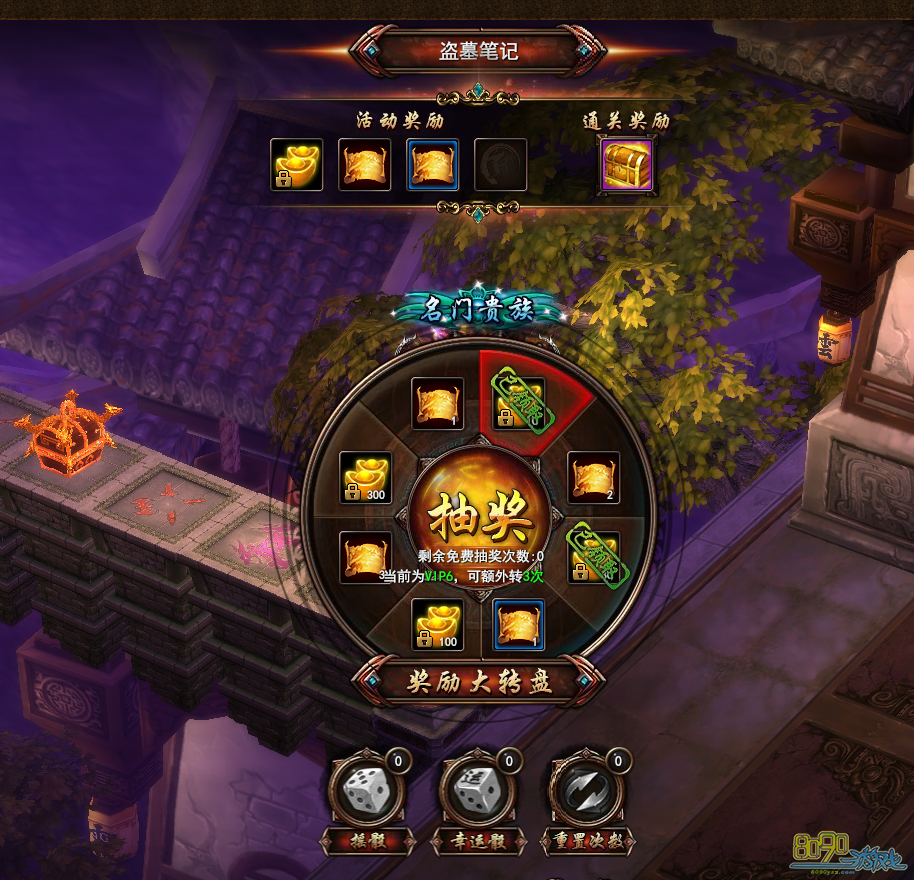Pick the 100 gold ingot on the wheel

click(x=438, y=624)
